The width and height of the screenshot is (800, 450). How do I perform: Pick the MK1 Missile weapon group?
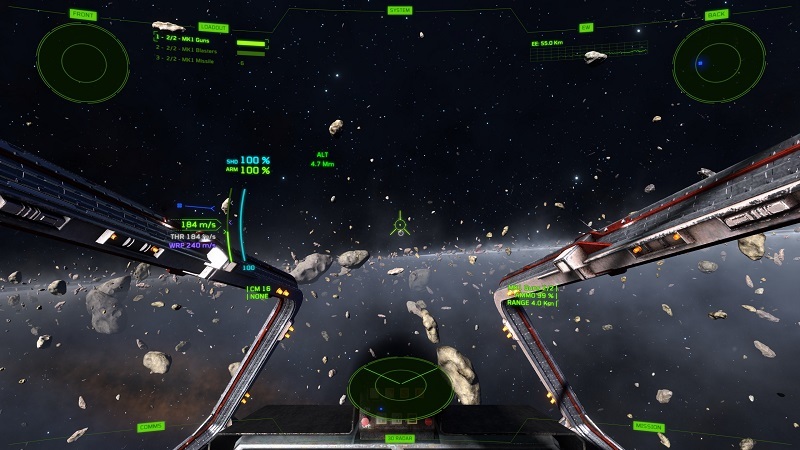pyautogui.click(x=190, y=60)
